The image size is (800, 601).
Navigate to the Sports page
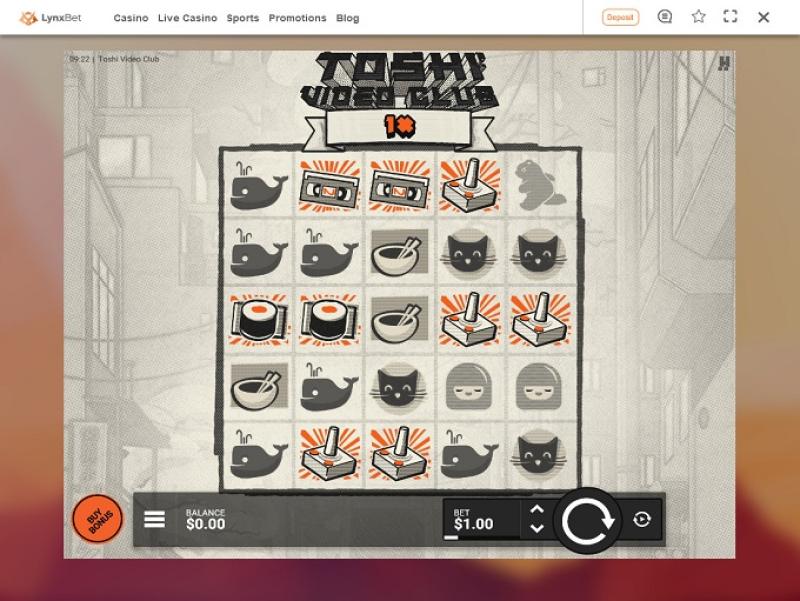(x=243, y=18)
